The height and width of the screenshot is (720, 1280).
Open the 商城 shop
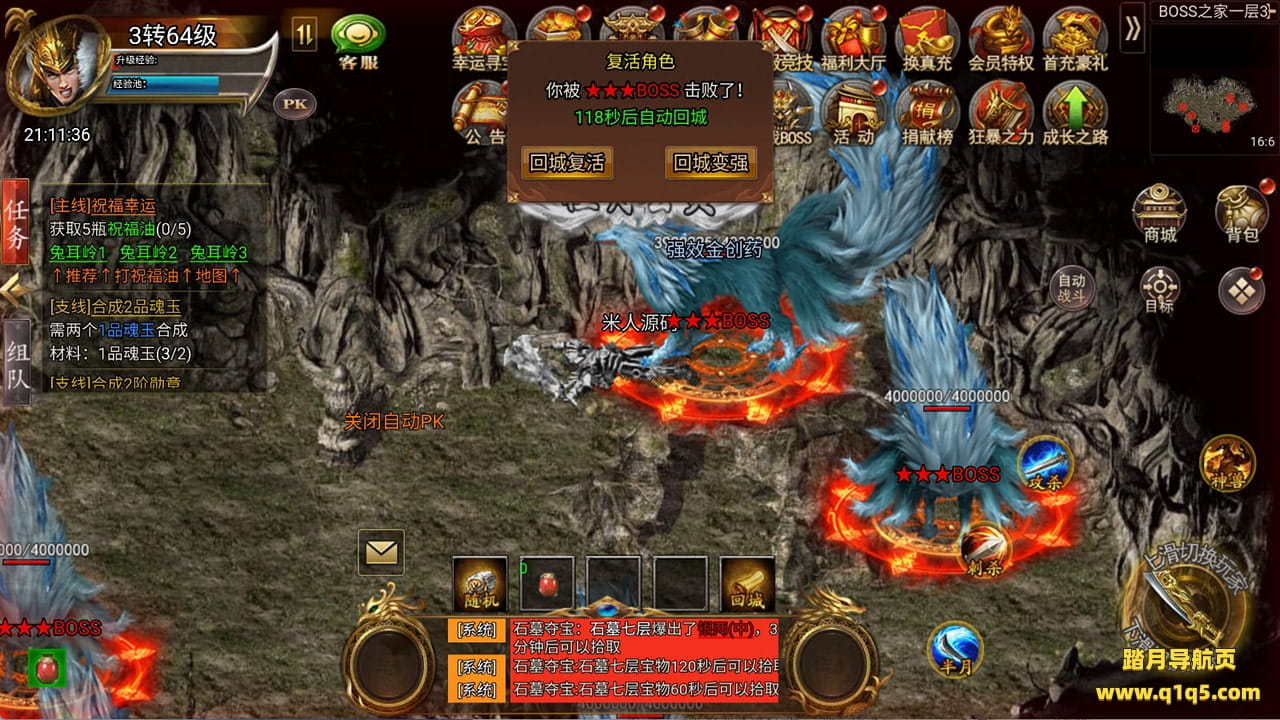coord(1159,213)
